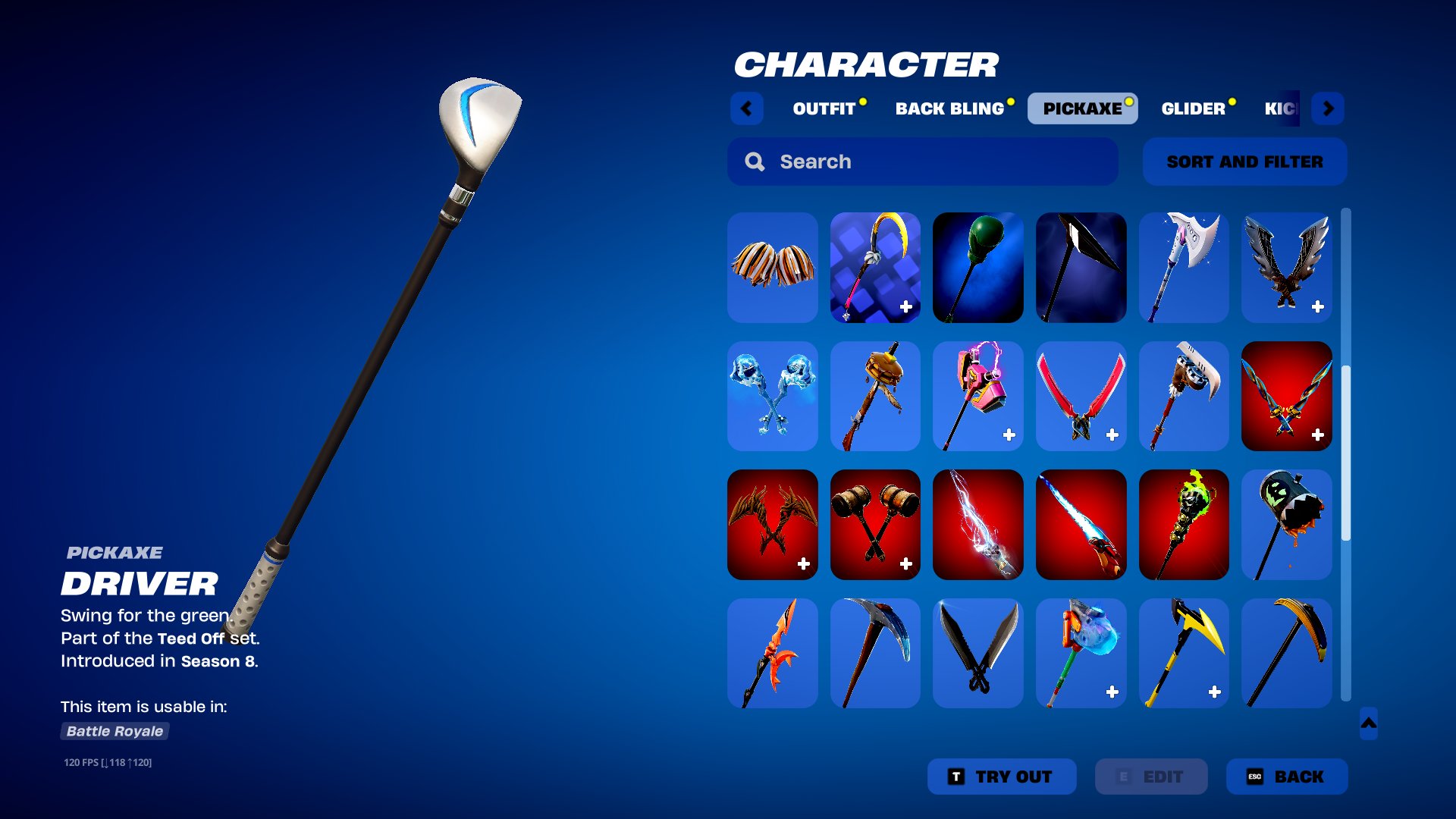Select the orange trident spear pickaxe

coord(772,653)
